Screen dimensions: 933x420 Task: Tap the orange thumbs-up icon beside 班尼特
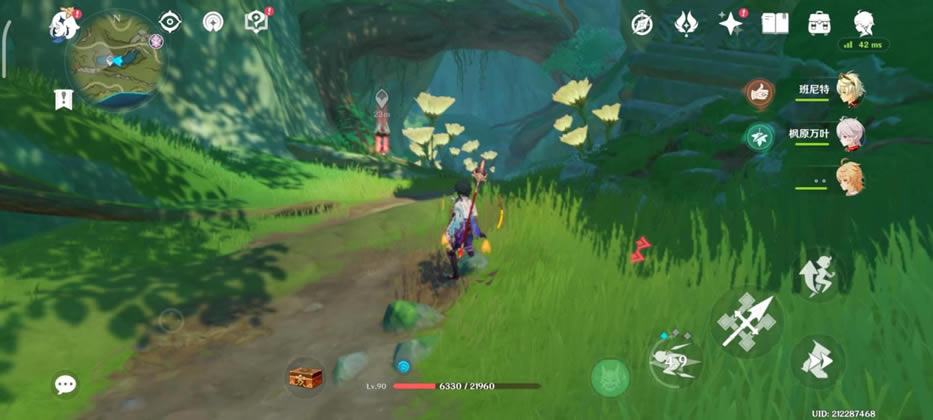(x=760, y=94)
